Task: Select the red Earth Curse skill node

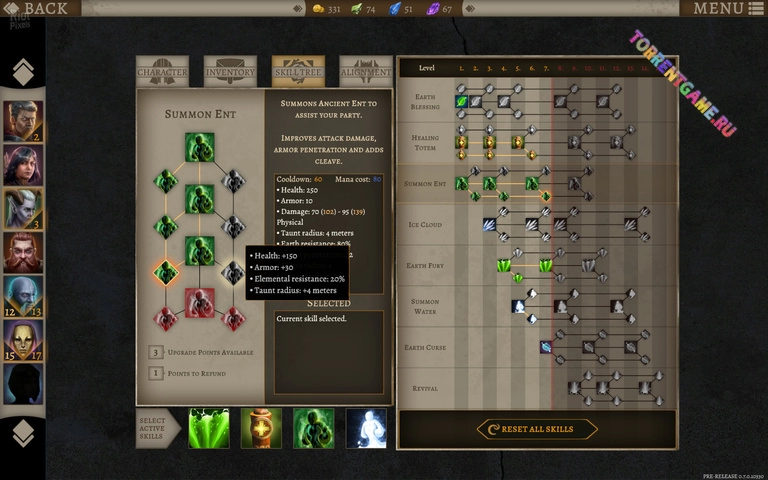Action: 199,302
